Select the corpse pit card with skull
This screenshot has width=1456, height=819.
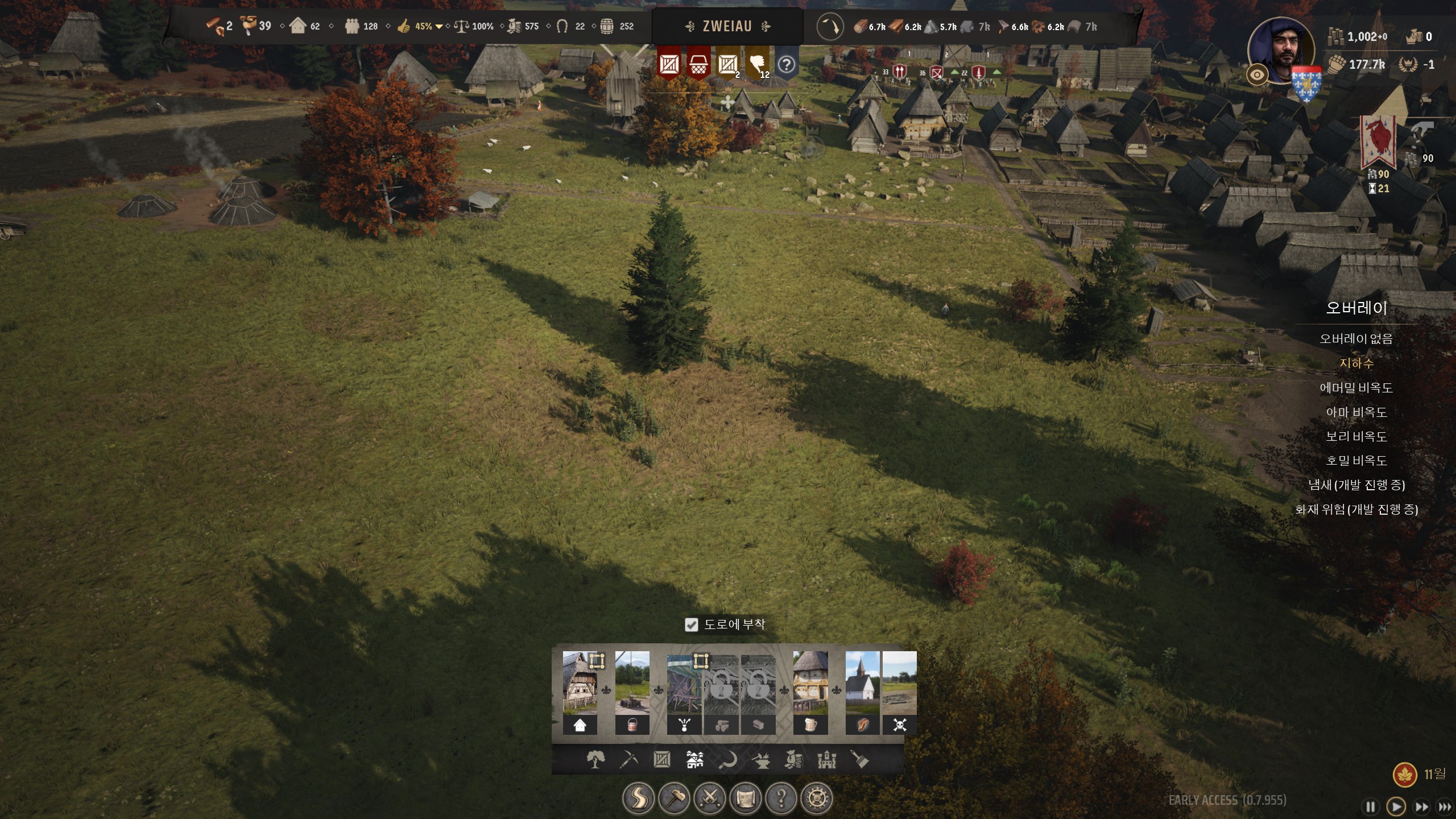[x=899, y=692]
